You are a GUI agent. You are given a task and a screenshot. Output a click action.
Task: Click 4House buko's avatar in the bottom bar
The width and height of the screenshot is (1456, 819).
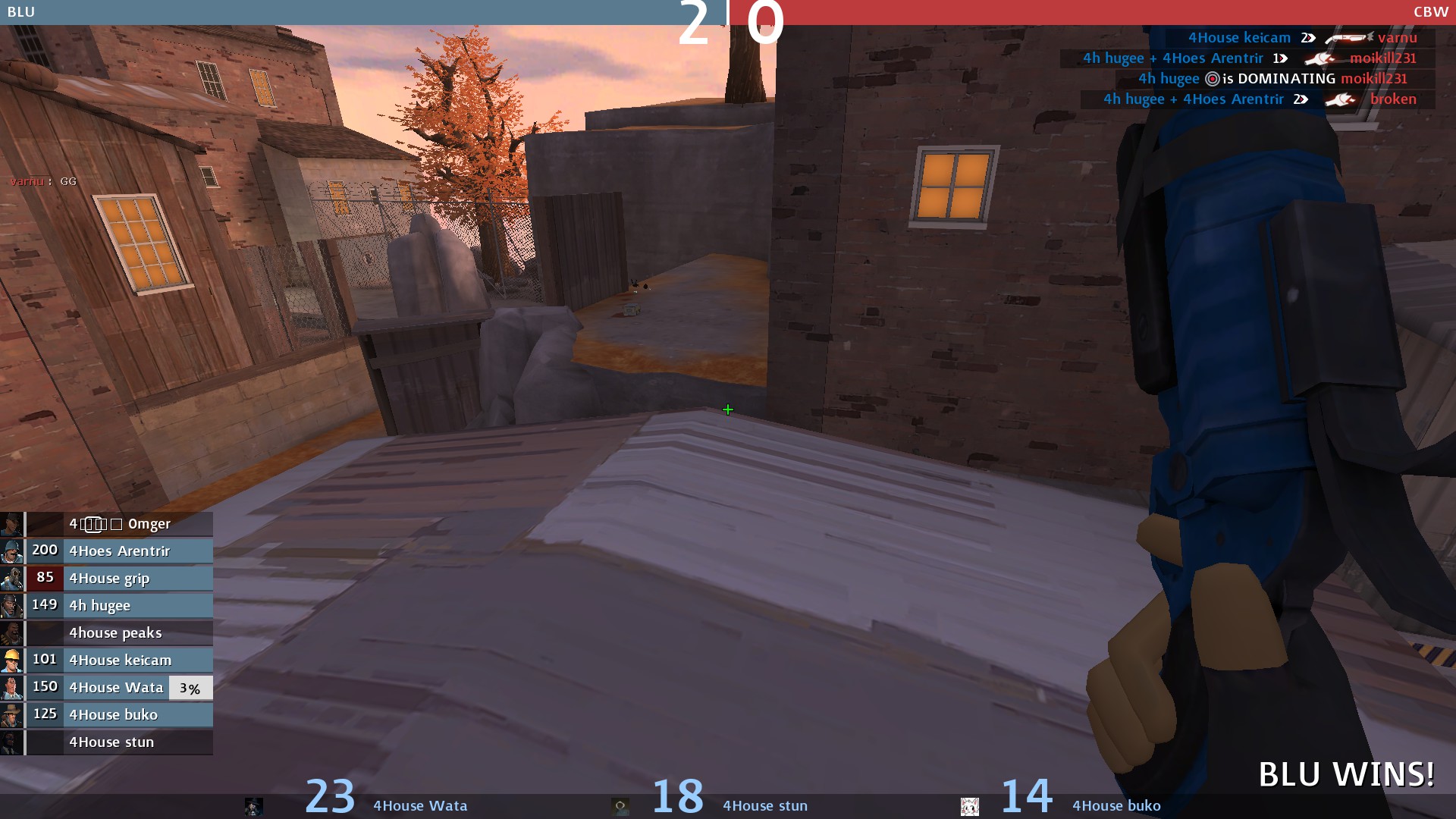[970, 806]
